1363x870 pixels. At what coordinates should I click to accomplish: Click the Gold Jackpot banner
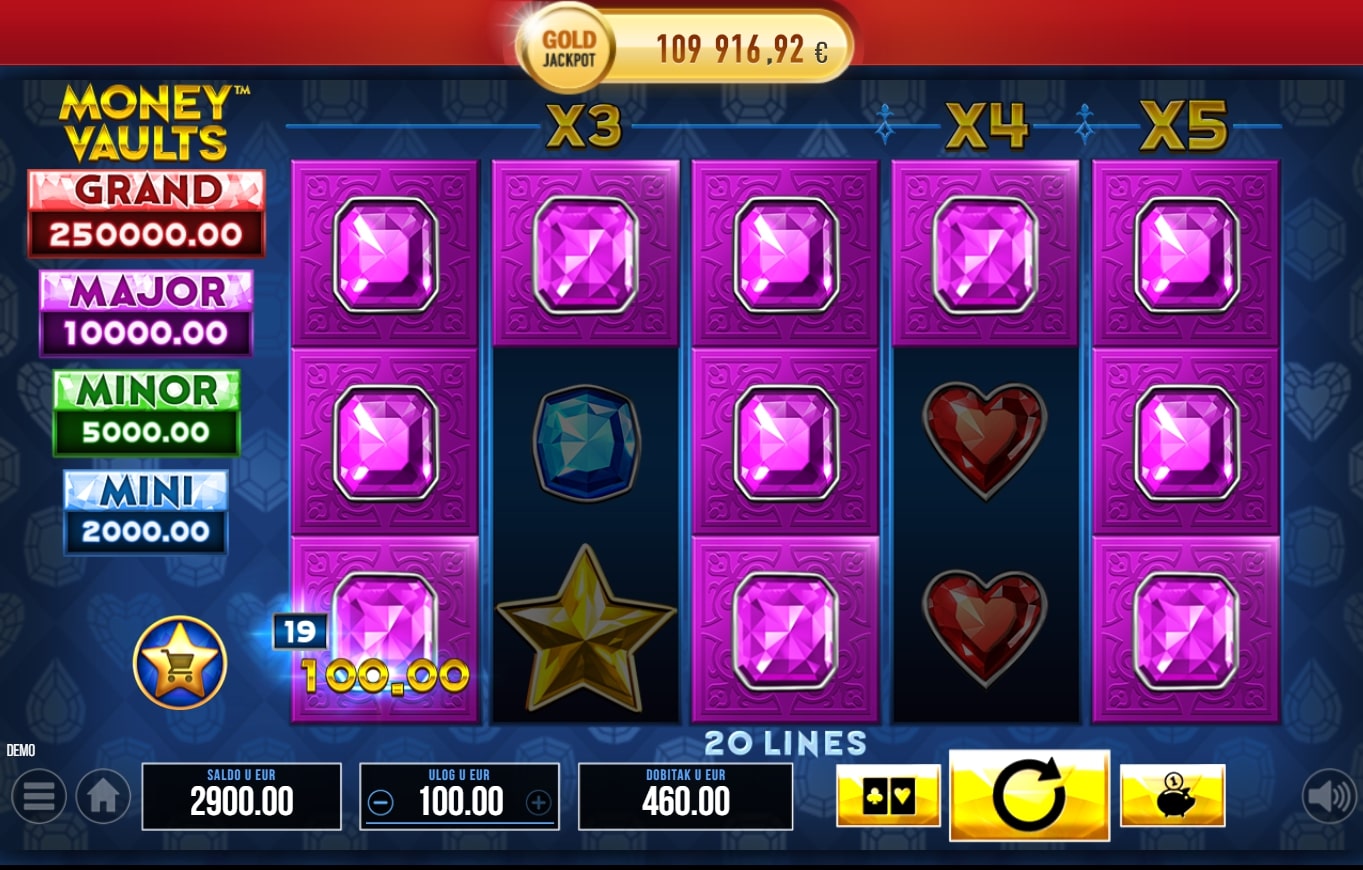685,48
